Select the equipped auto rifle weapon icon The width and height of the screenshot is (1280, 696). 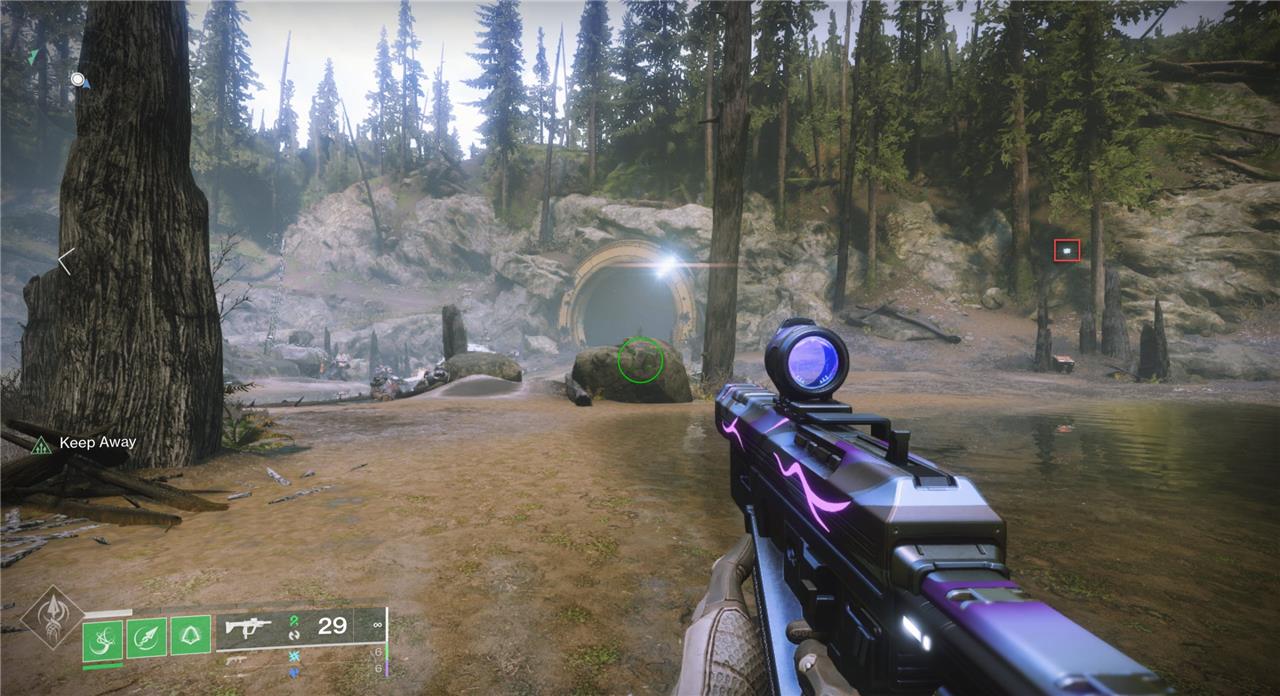249,627
